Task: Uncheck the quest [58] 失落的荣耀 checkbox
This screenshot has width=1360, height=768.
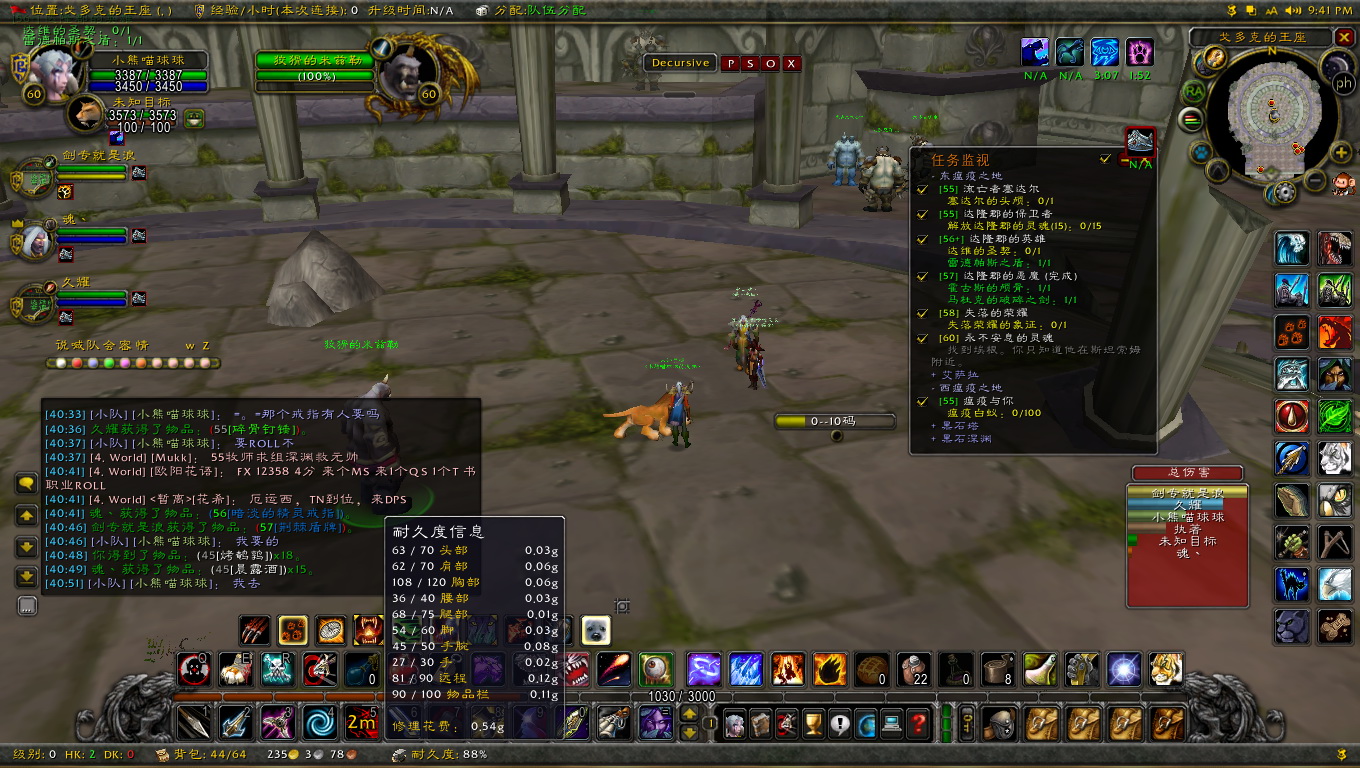Action: pyautogui.click(x=921, y=314)
